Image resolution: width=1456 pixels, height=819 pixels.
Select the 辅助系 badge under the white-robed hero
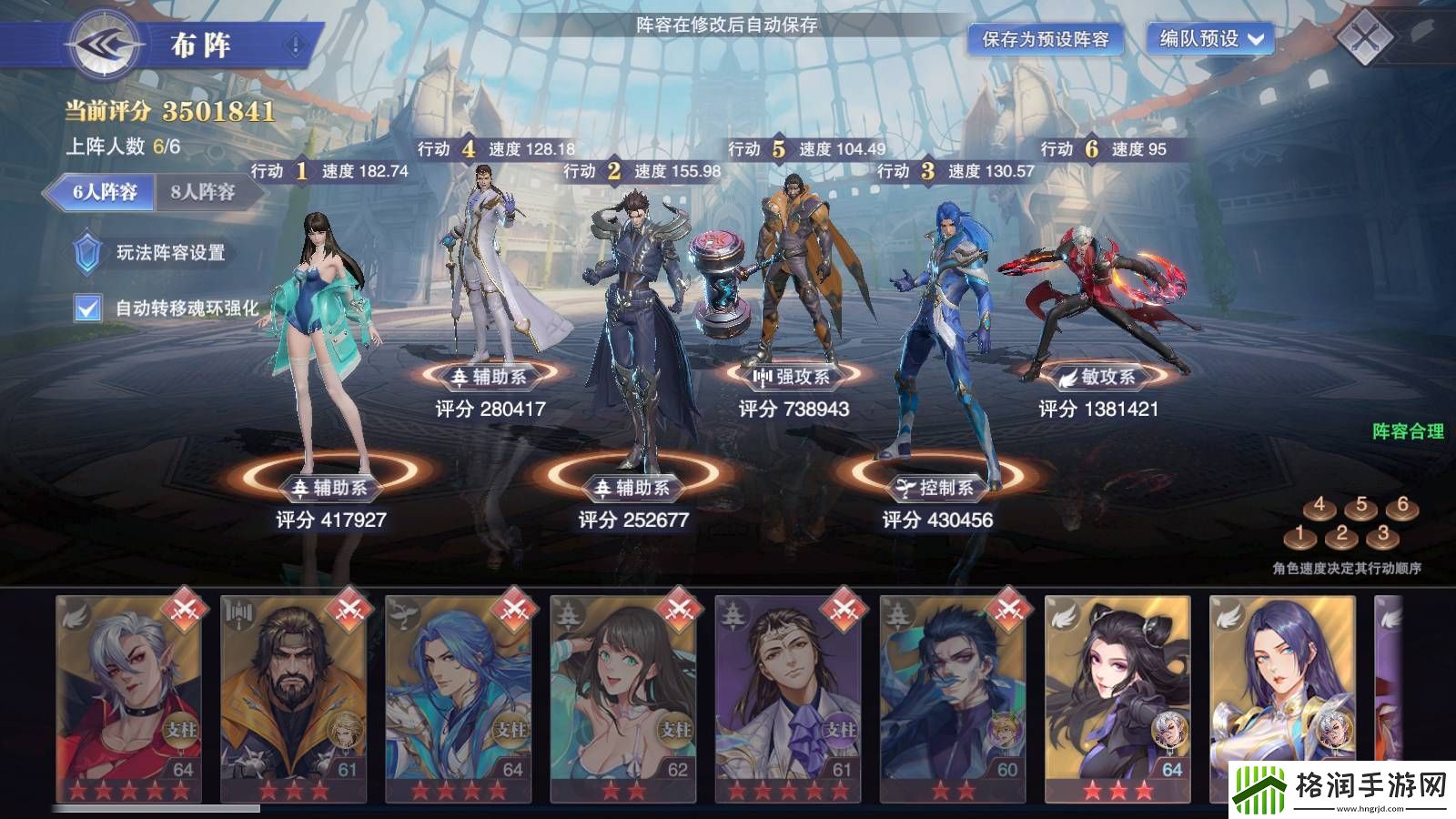coord(491,376)
